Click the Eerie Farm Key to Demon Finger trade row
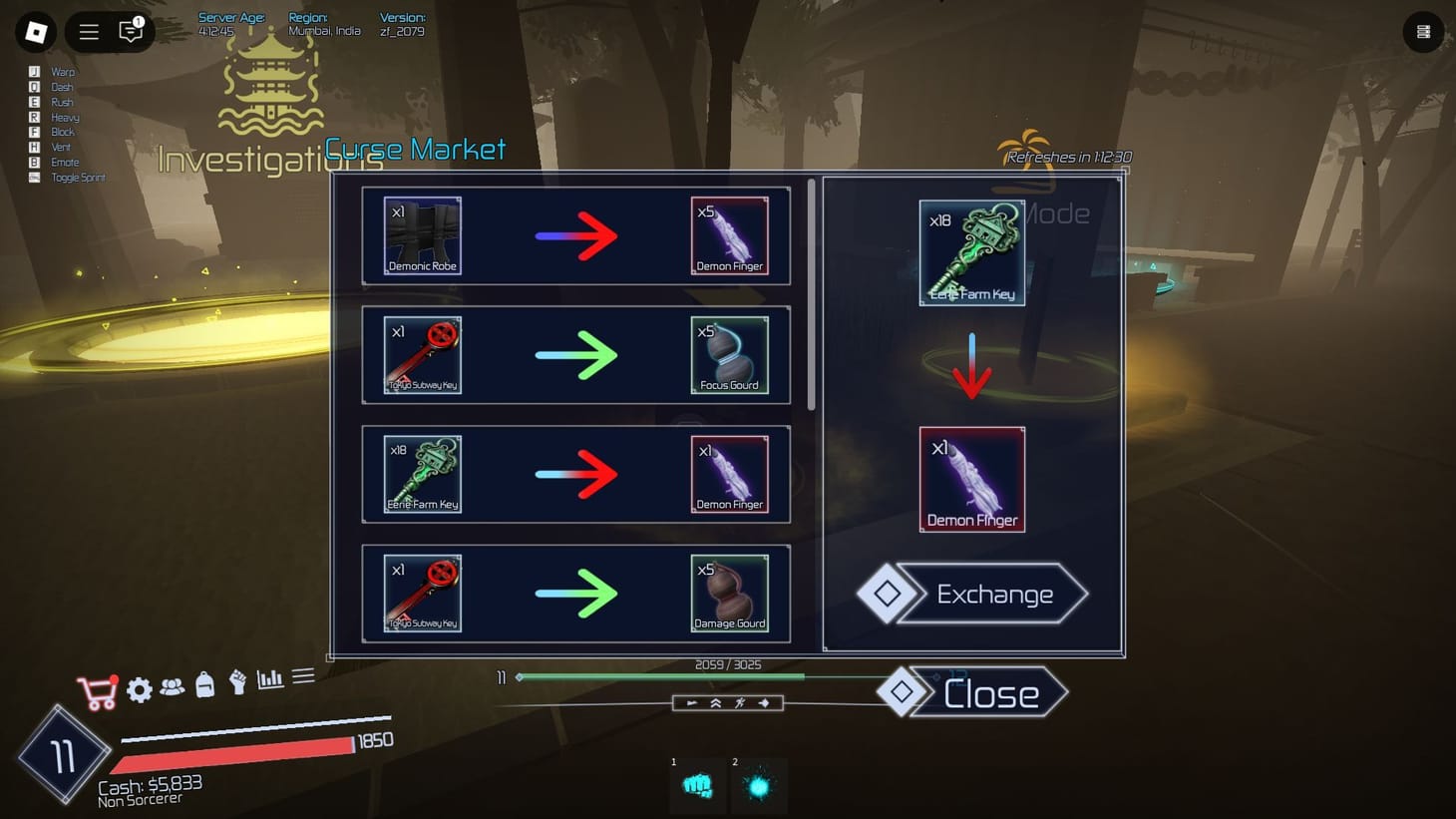Viewport: 1456px width, 819px height. point(575,475)
